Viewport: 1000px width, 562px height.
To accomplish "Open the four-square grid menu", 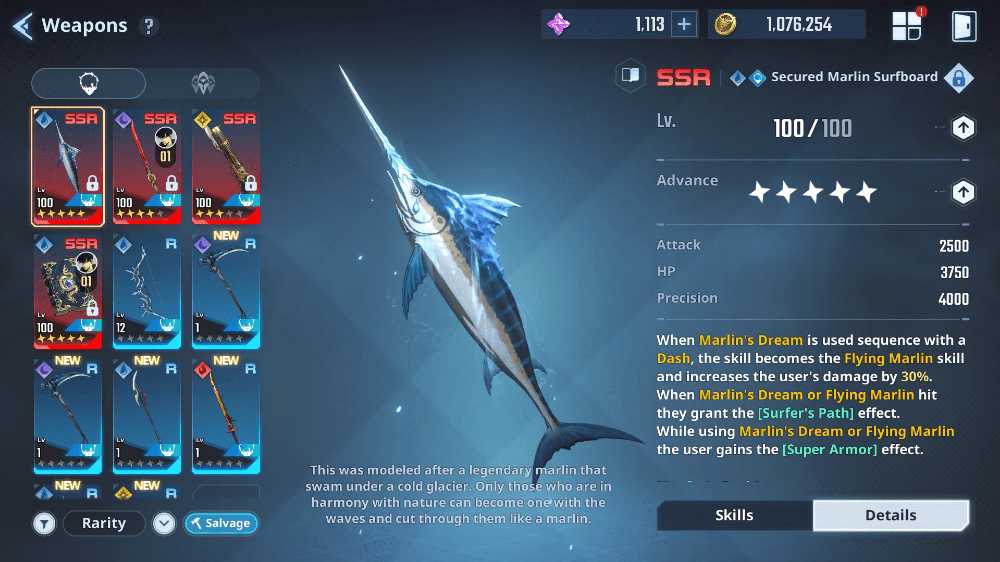I will tap(907, 26).
